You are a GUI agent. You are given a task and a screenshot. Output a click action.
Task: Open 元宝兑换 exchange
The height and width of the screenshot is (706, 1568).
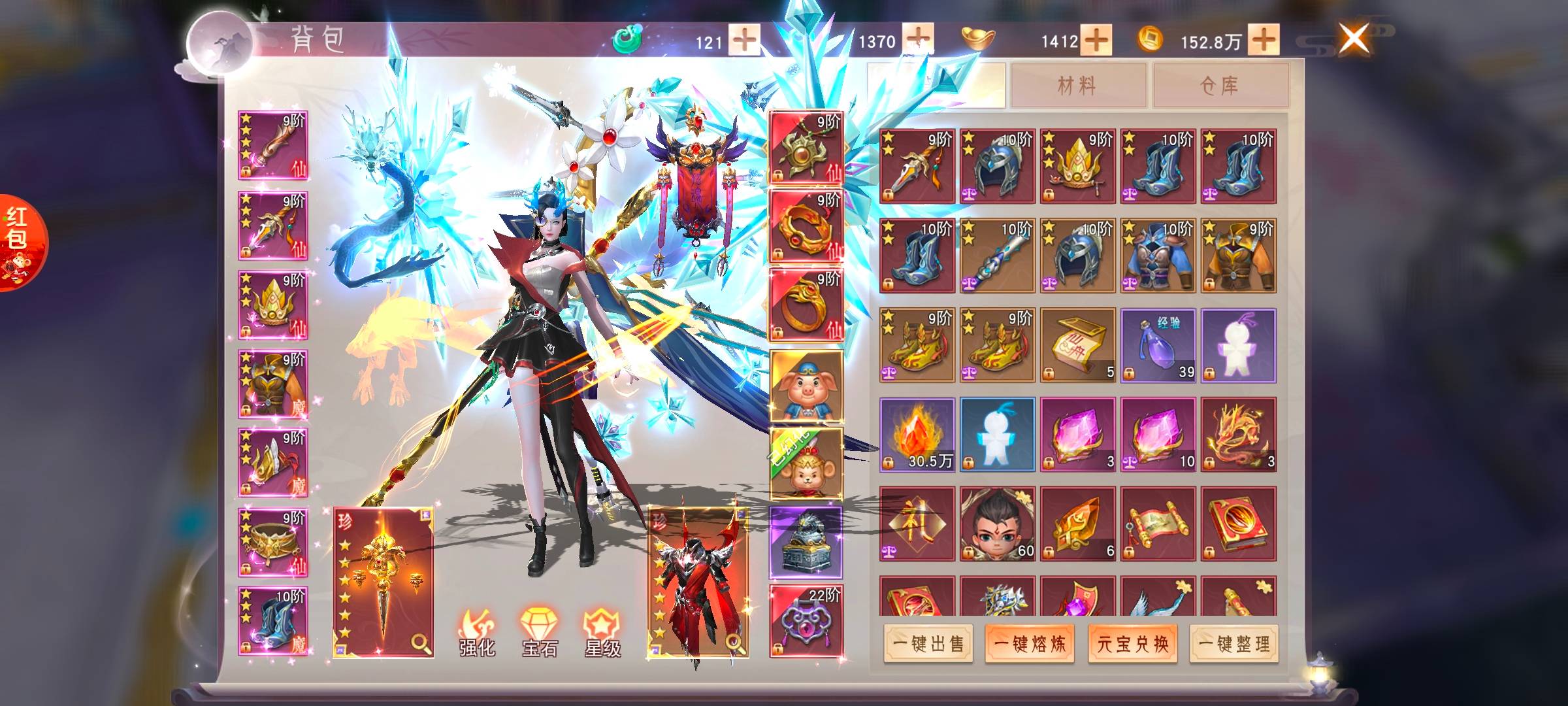tap(1132, 644)
